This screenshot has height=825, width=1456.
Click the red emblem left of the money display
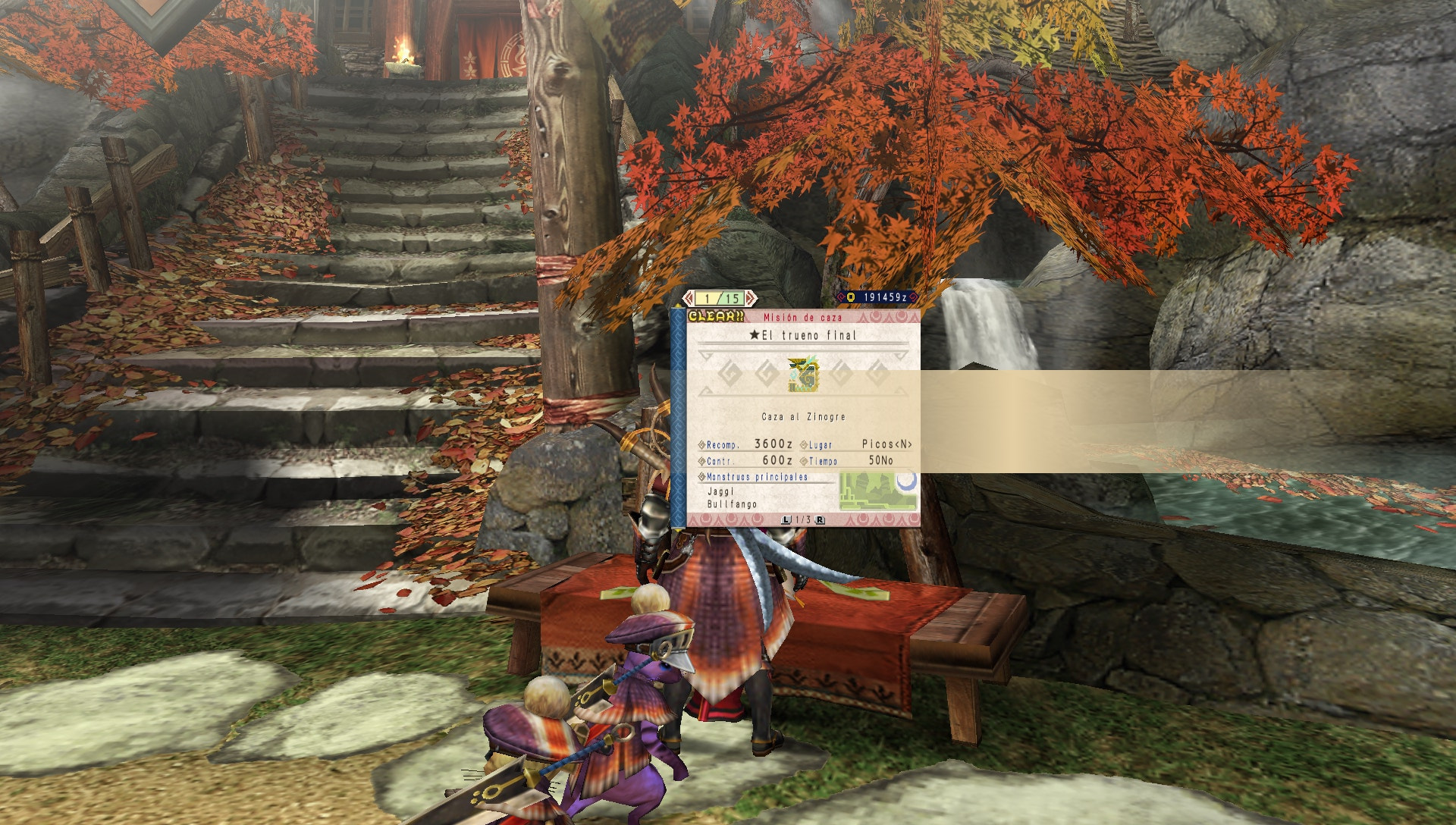pyautogui.click(x=840, y=296)
